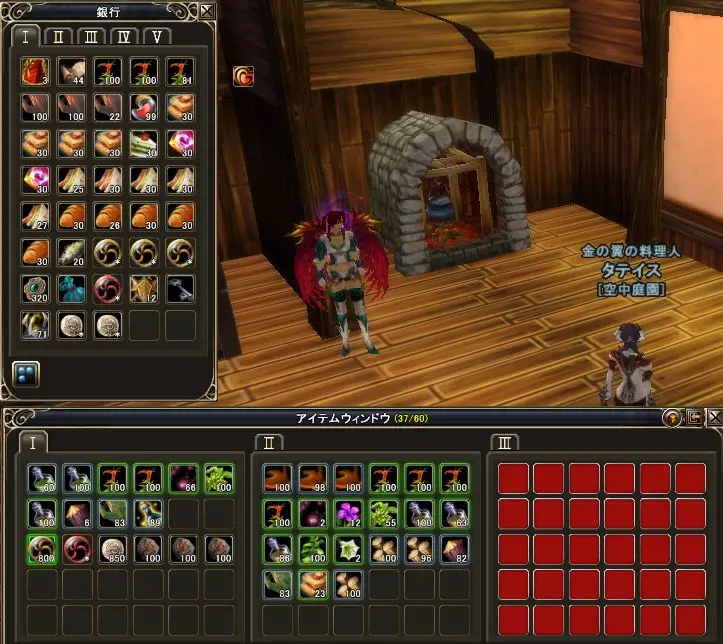Image resolution: width=723 pixels, height=644 pixels.
Task: Close the item window
Action: [712, 417]
